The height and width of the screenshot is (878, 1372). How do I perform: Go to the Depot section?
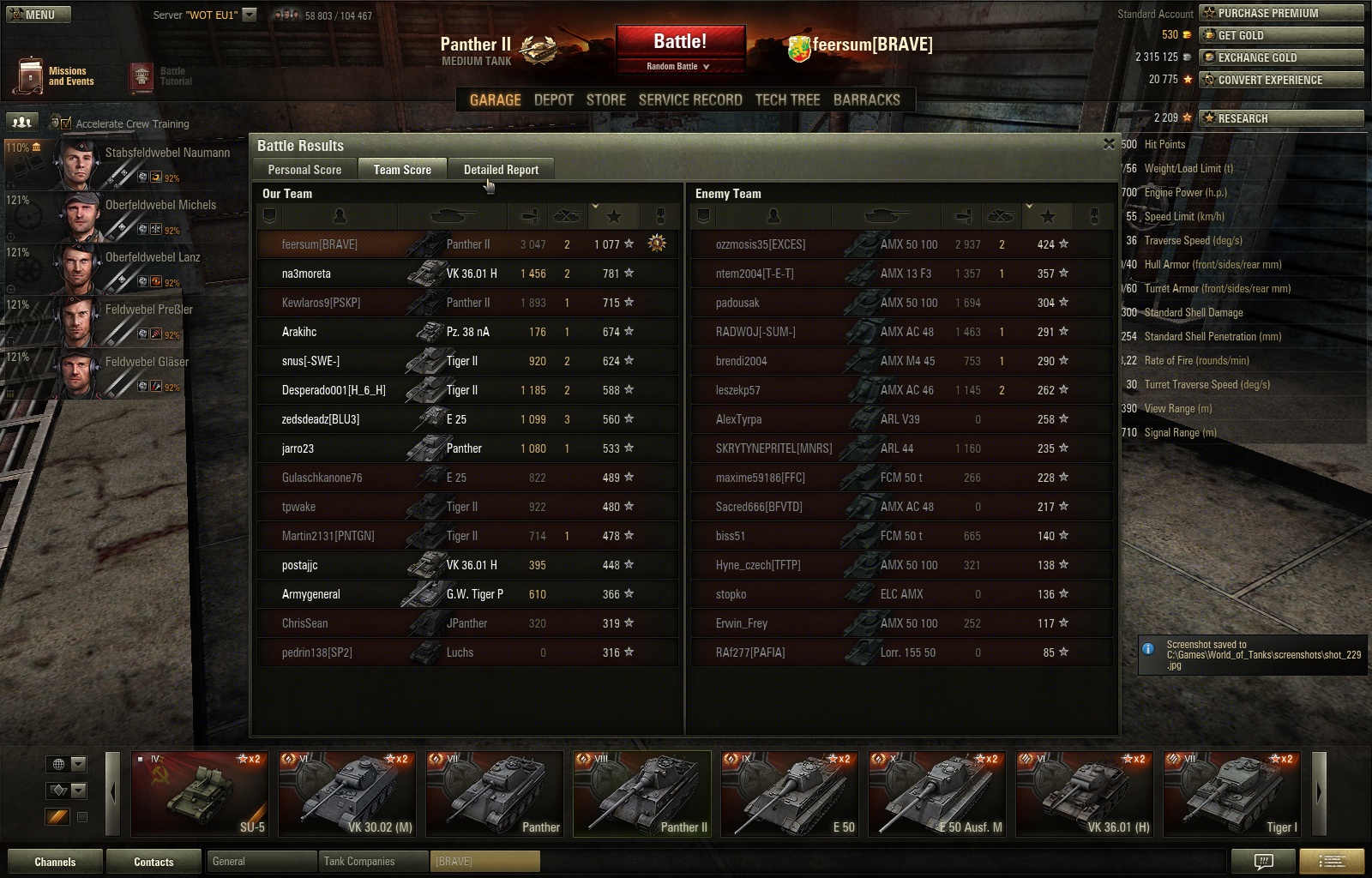click(x=553, y=99)
